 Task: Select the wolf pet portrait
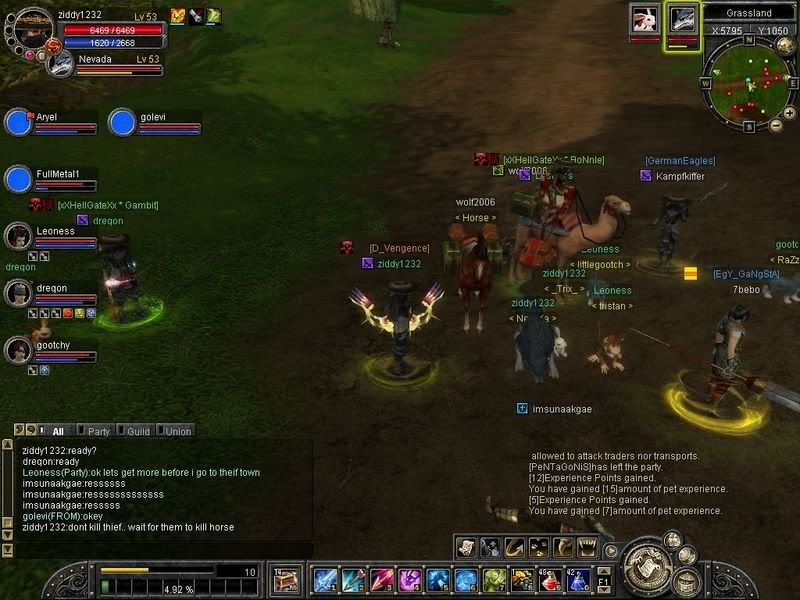[x=683, y=20]
